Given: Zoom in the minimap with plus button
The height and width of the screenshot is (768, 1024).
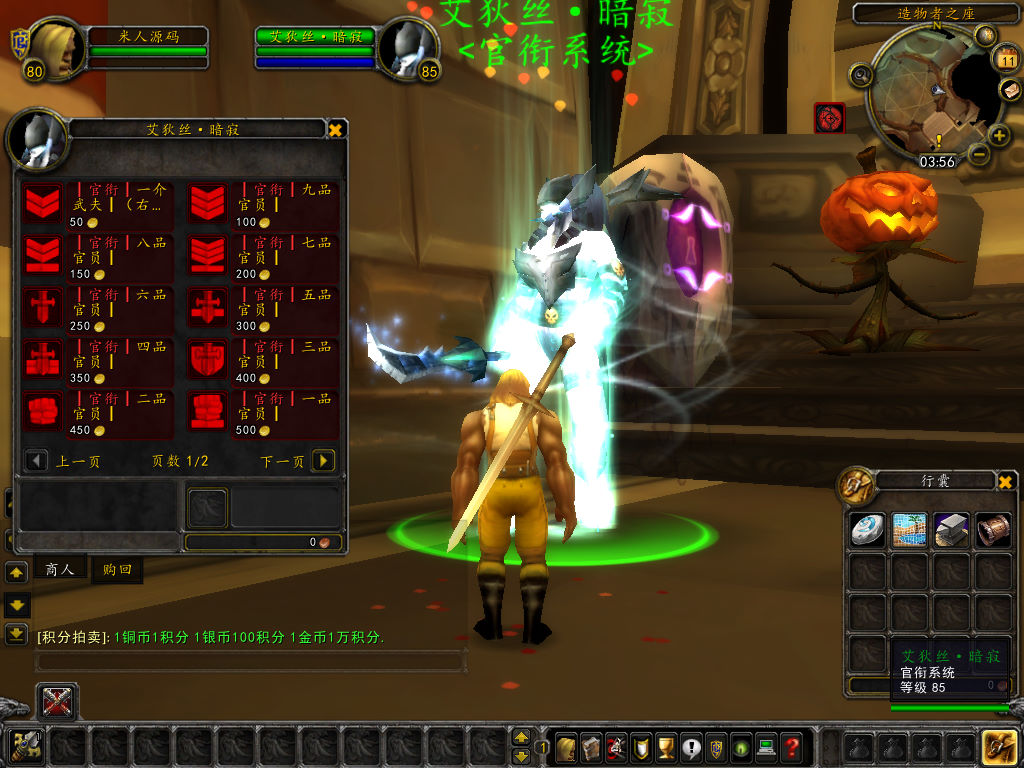Looking at the screenshot, I should (999, 136).
